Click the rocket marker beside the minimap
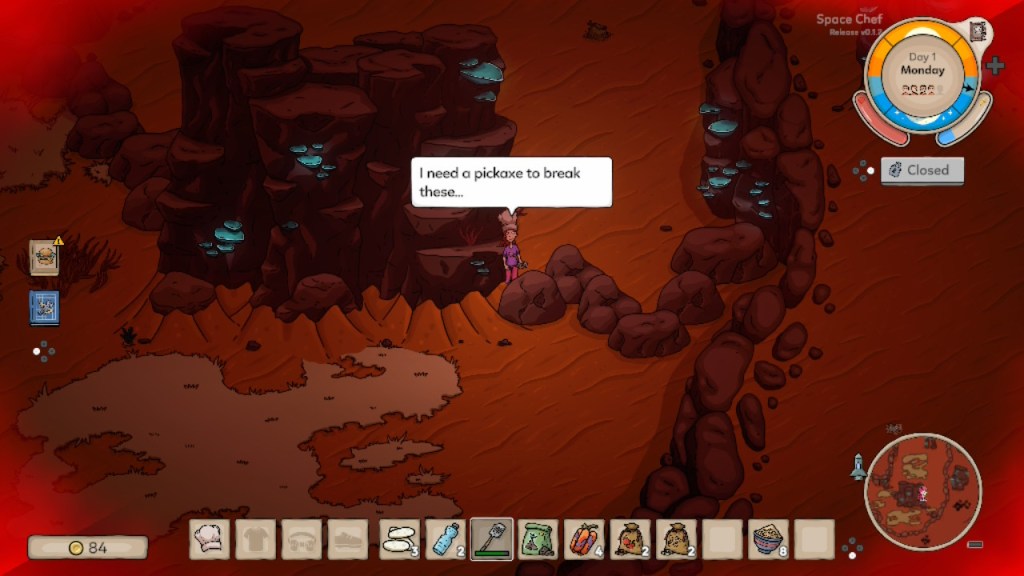The width and height of the screenshot is (1024, 576). tap(857, 466)
